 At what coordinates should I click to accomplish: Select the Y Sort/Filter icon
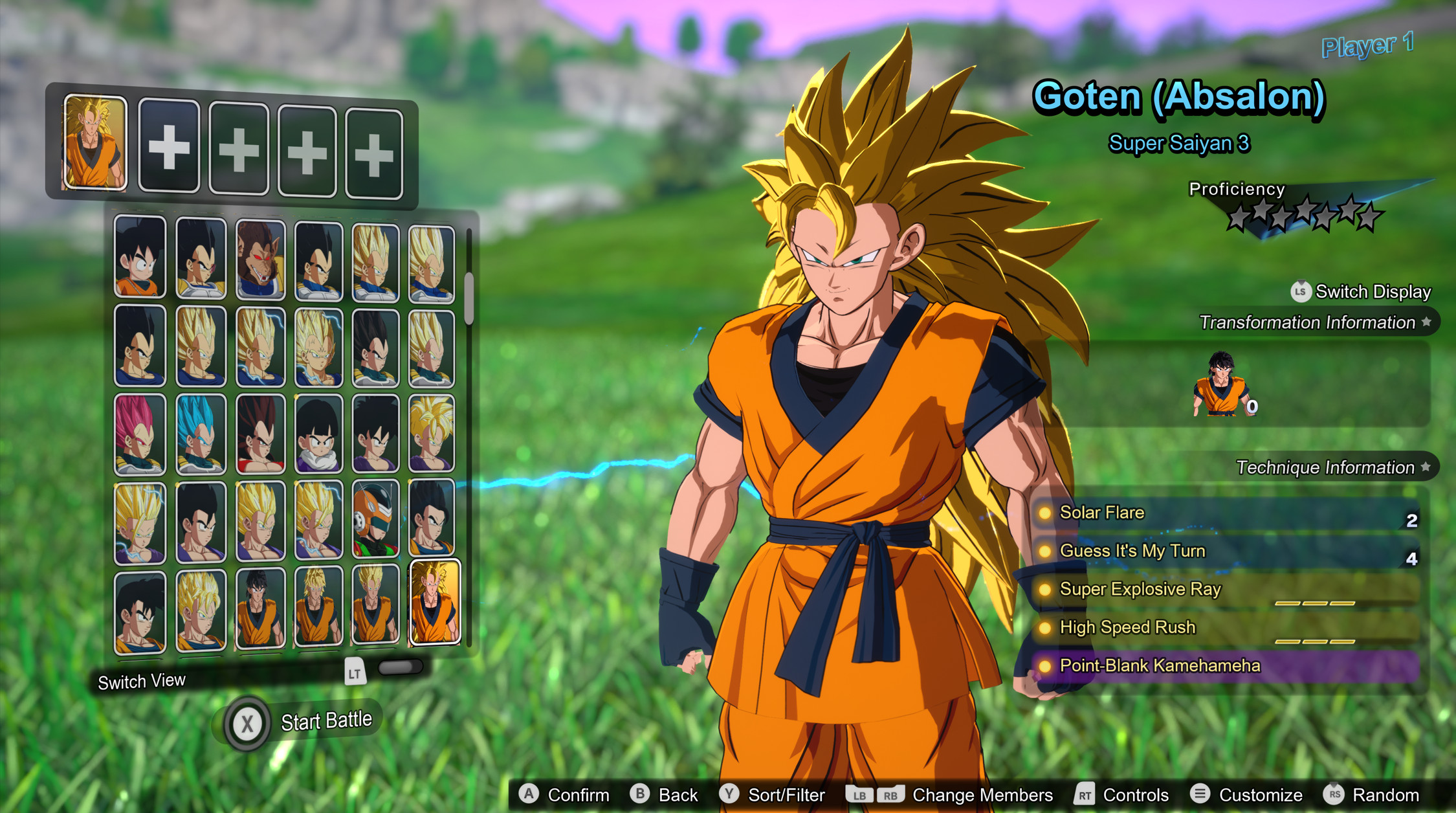coord(731,795)
